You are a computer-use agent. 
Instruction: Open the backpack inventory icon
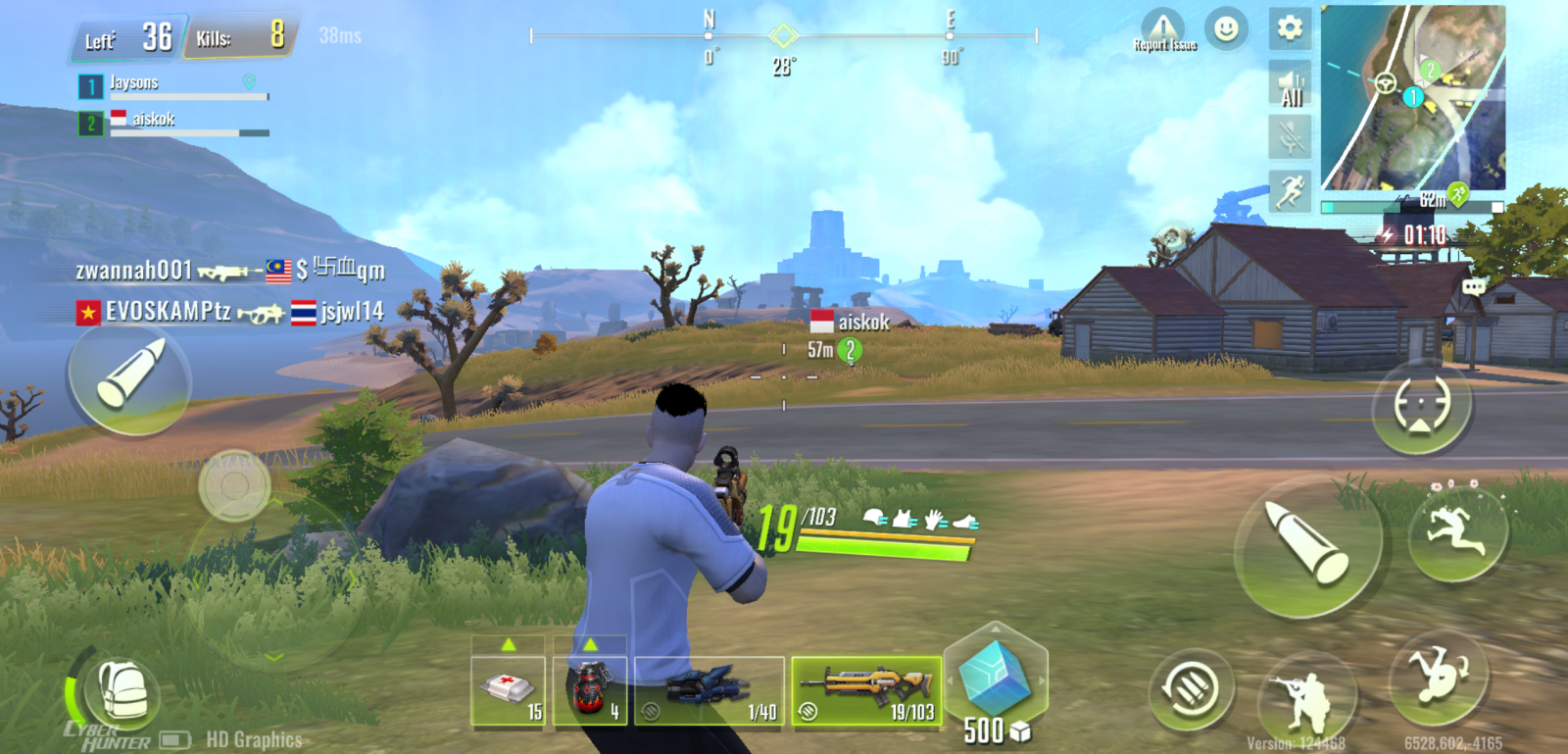click(125, 692)
